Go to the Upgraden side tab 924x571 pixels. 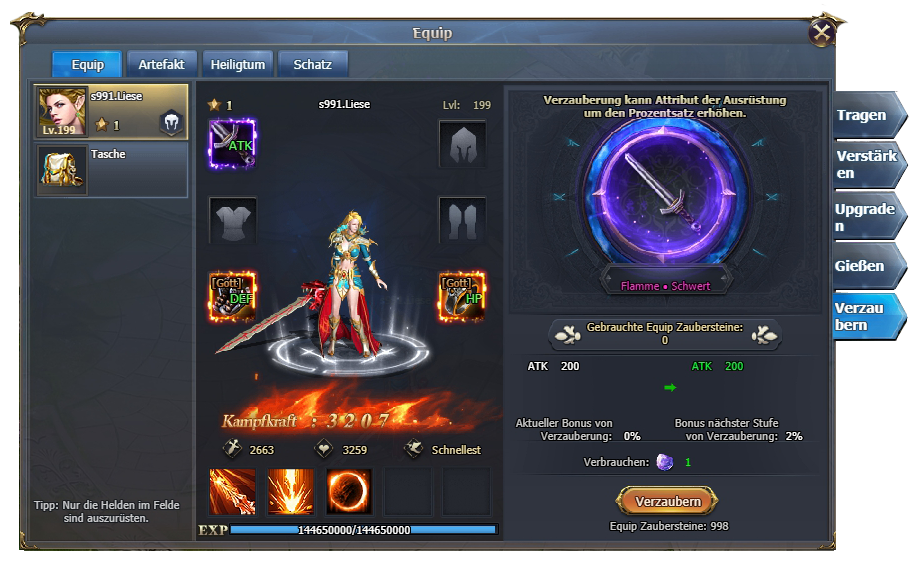(864, 217)
